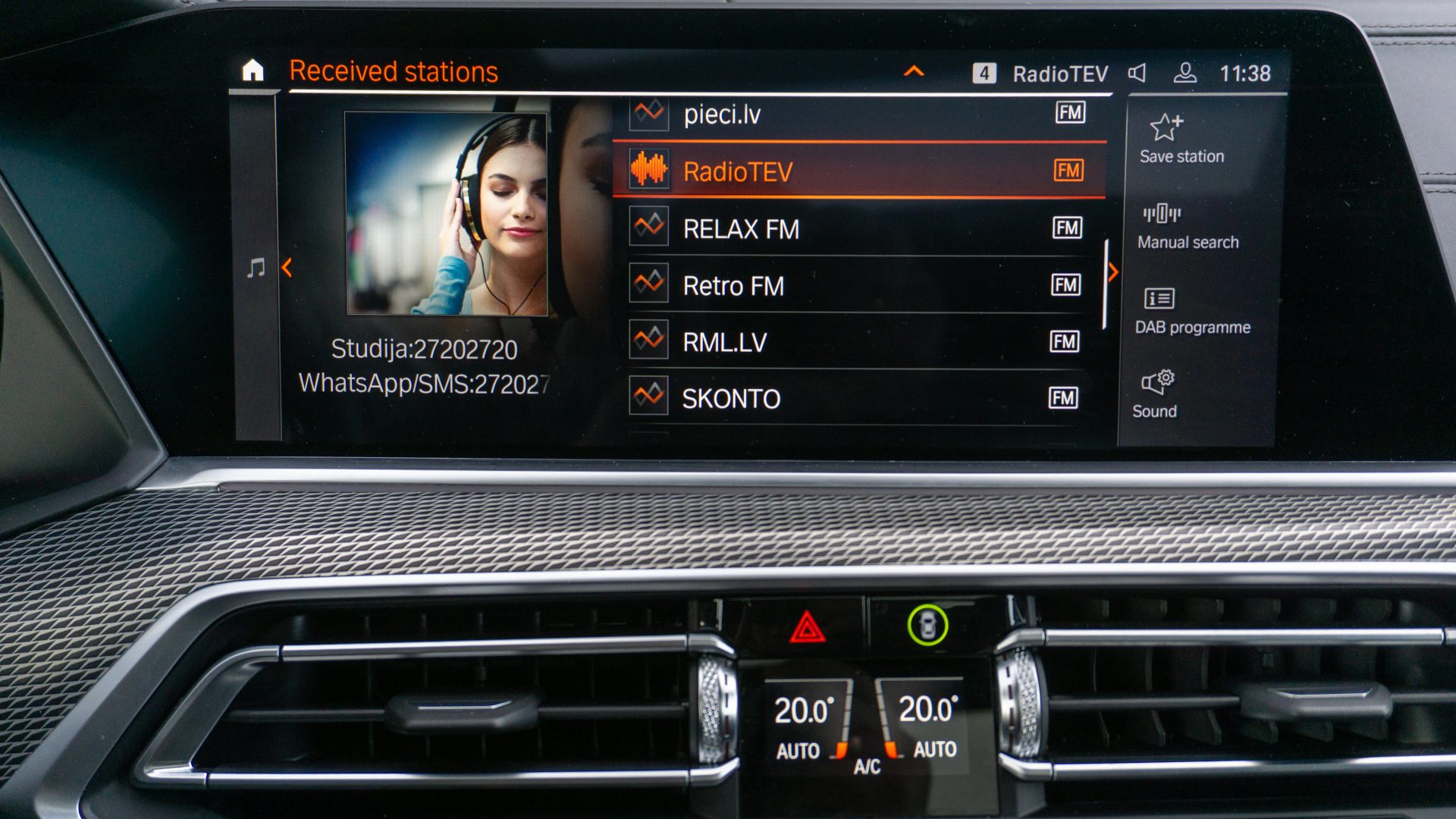Open the music note media icon

point(256,268)
